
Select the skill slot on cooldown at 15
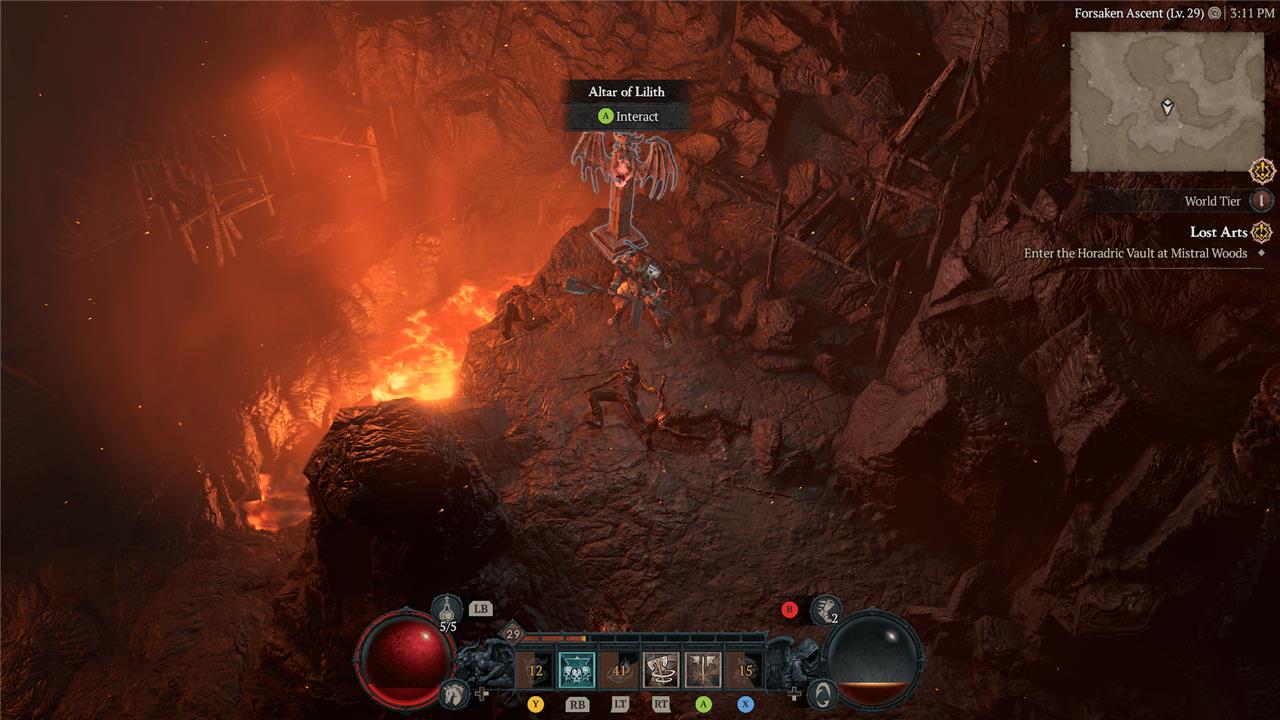tap(745, 670)
